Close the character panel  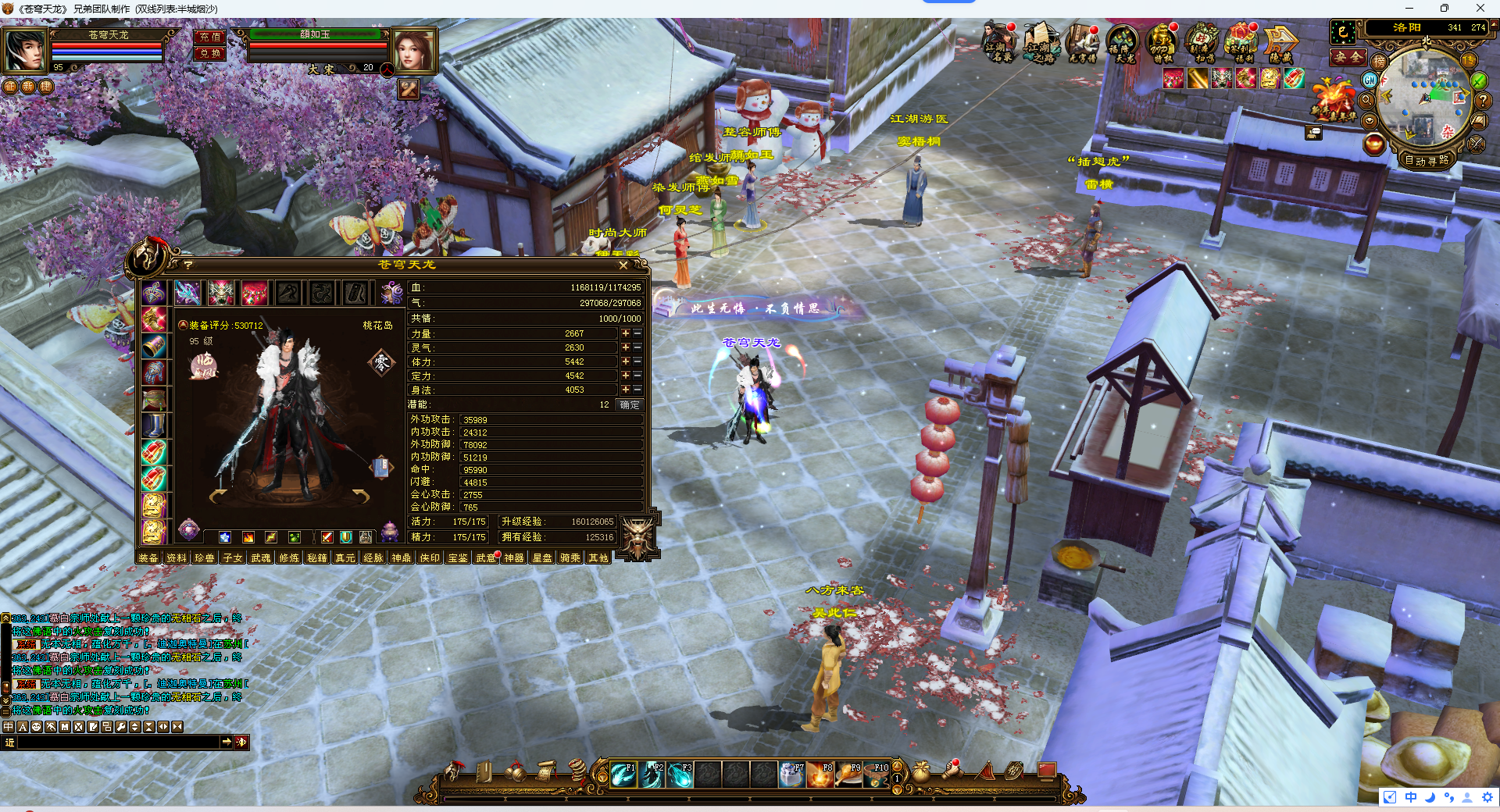click(623, 265)
